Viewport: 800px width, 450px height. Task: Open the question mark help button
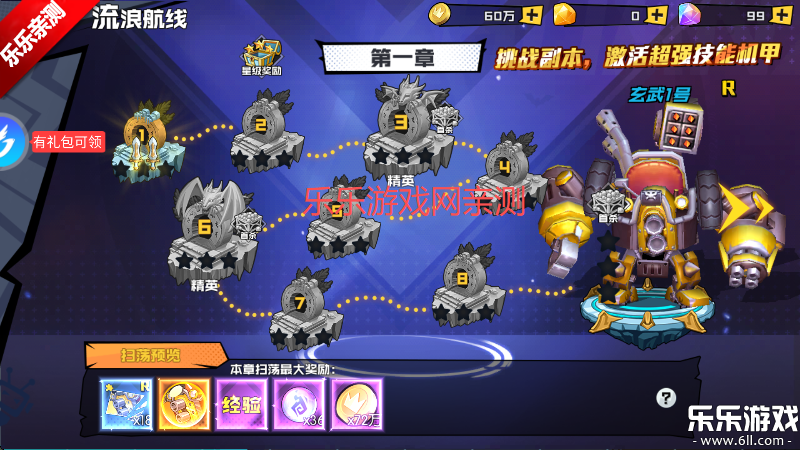[667, 398]
